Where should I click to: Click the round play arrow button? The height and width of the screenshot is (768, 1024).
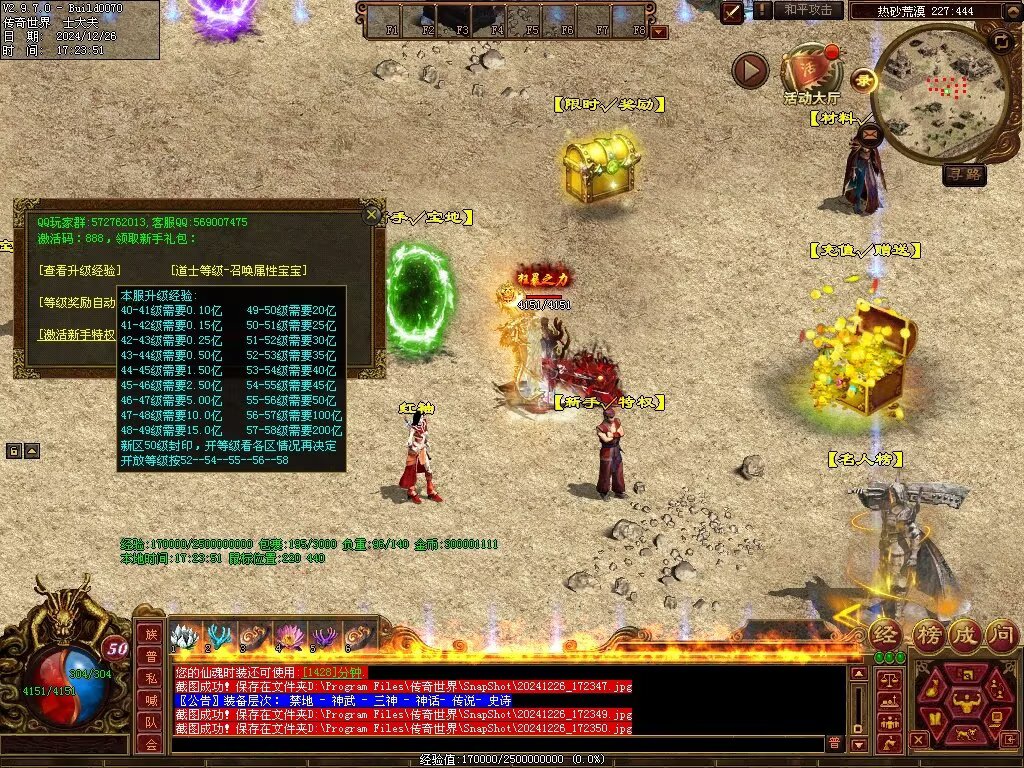coord(750,70)
